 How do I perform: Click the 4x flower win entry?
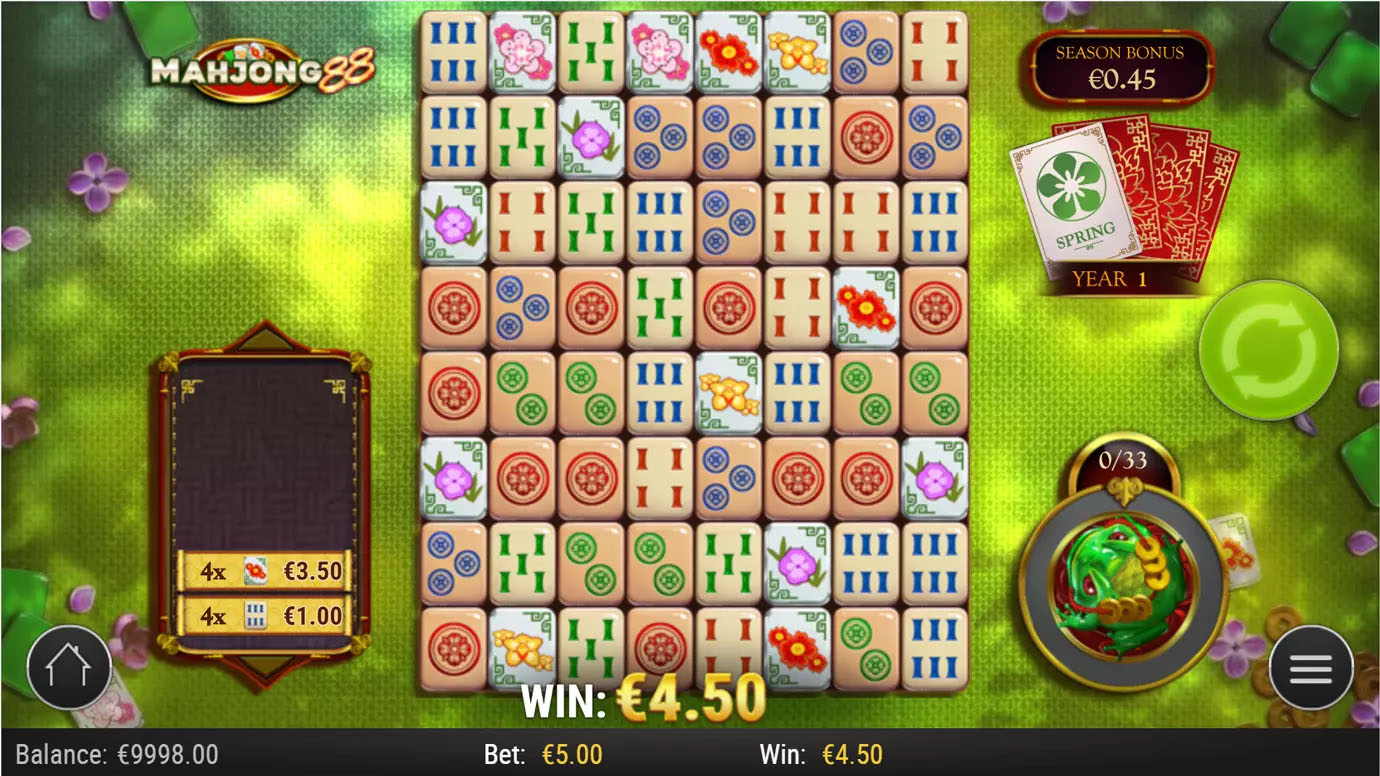[x=263, y=570]
